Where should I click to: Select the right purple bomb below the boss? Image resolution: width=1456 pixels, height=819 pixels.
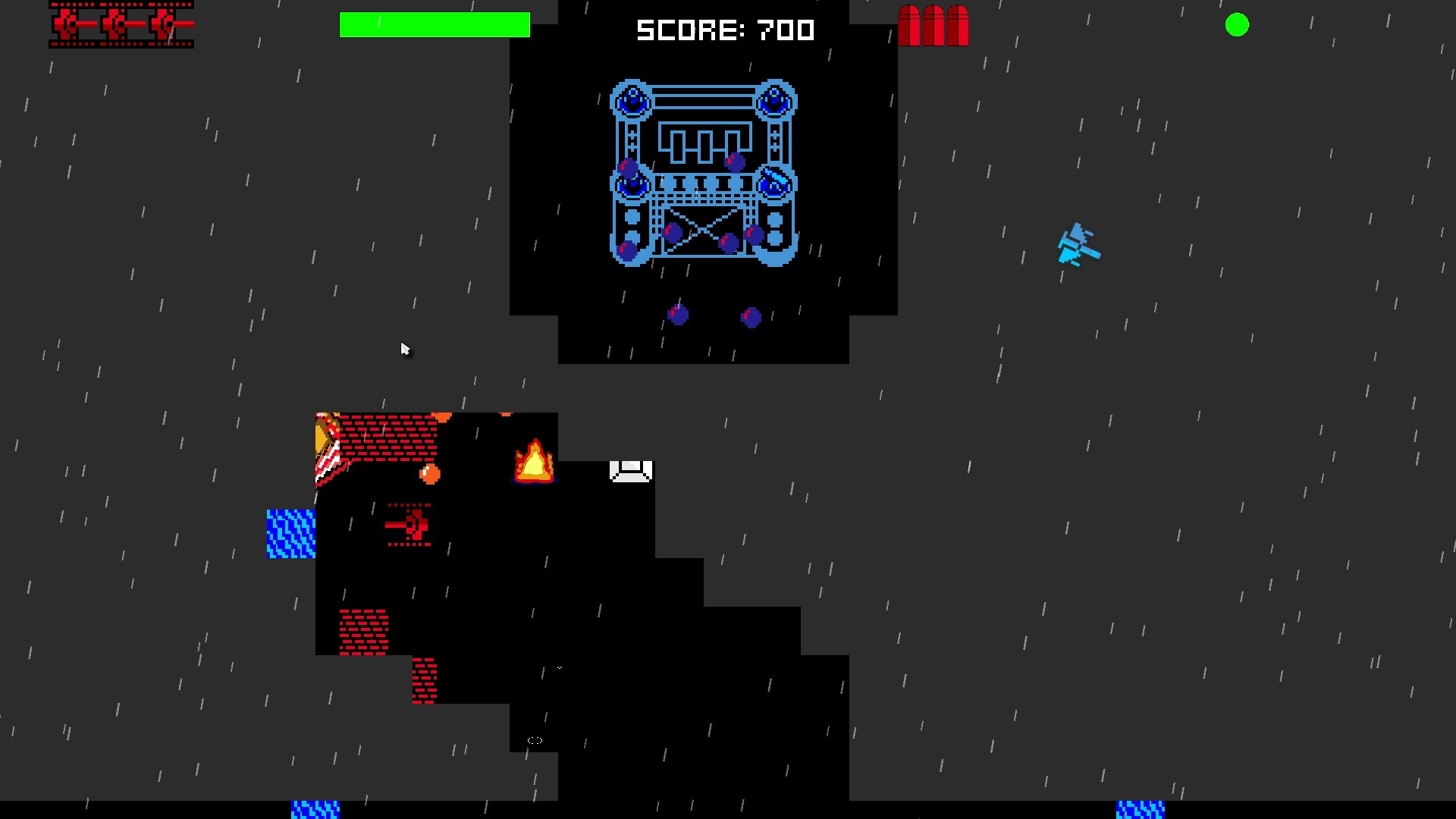(749, 317)
